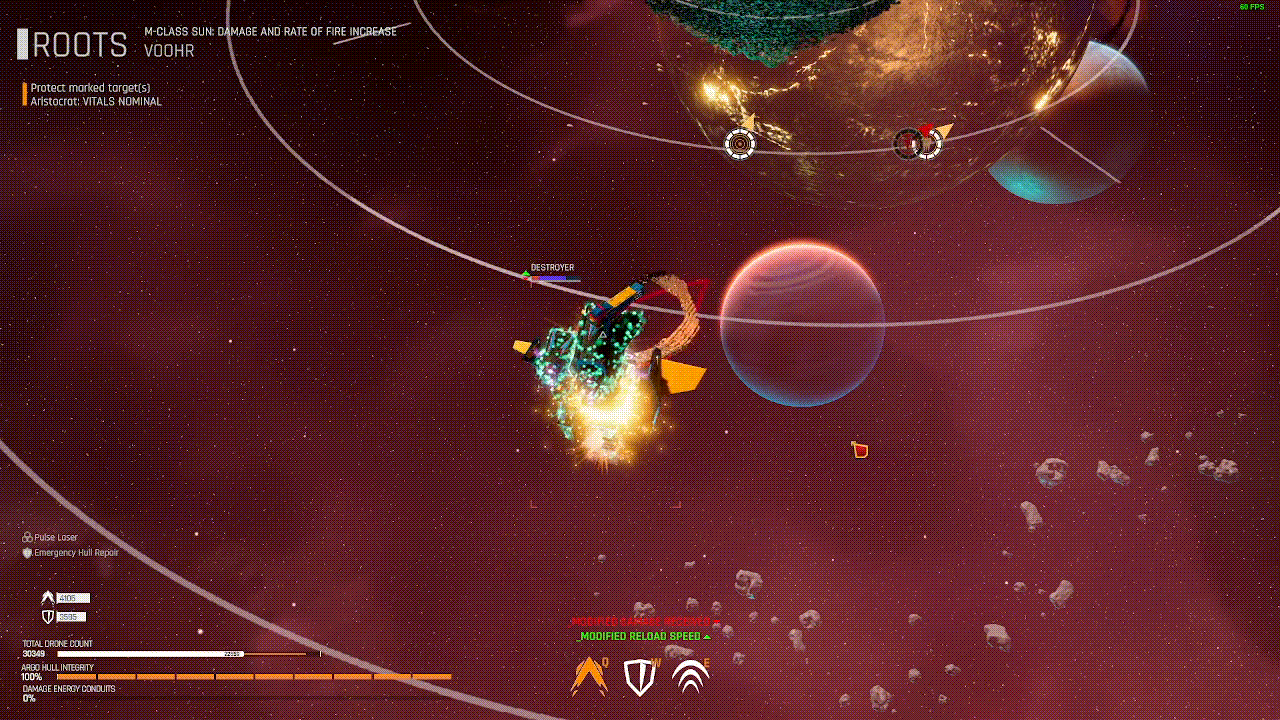1280x720 pixels.
Task: Click the red enemy square marker
Action: (860, 451)
